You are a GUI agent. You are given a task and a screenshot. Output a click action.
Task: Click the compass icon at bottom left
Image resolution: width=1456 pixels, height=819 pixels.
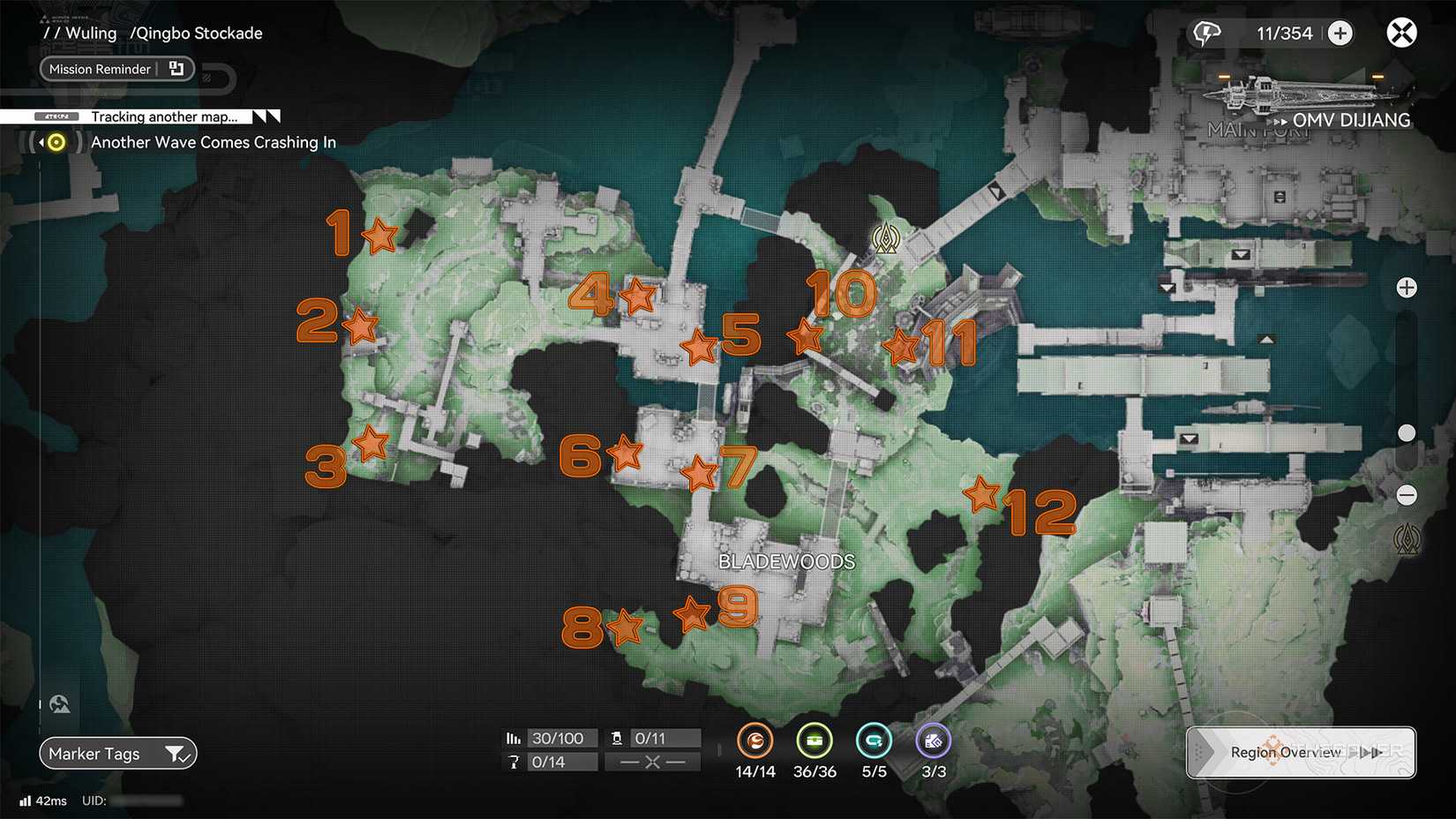[x=58, y=703]
